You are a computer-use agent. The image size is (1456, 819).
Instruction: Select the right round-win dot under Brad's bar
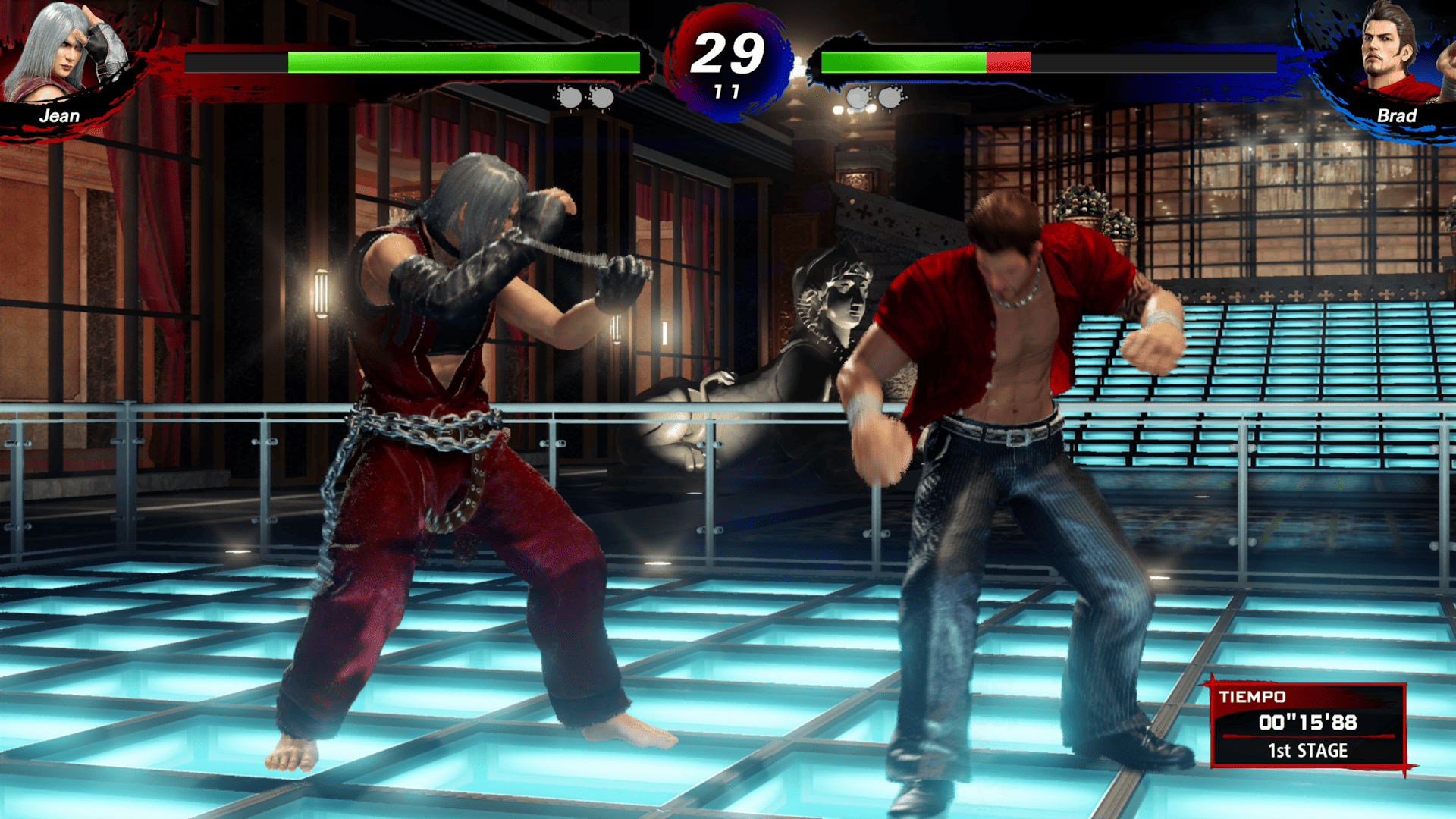click(x=889, y=97)
